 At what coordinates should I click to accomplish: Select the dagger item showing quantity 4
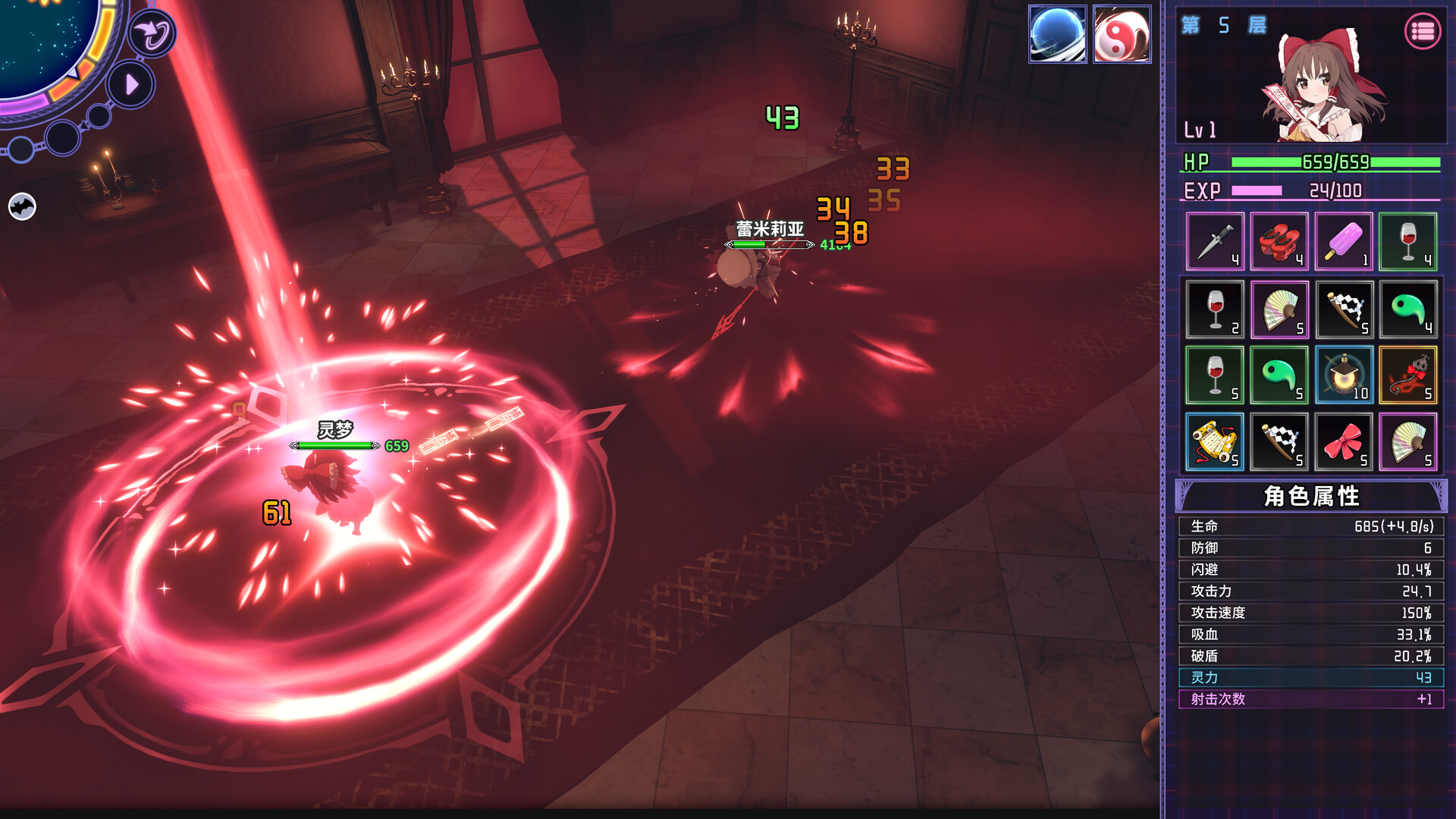click(1213, 241)
